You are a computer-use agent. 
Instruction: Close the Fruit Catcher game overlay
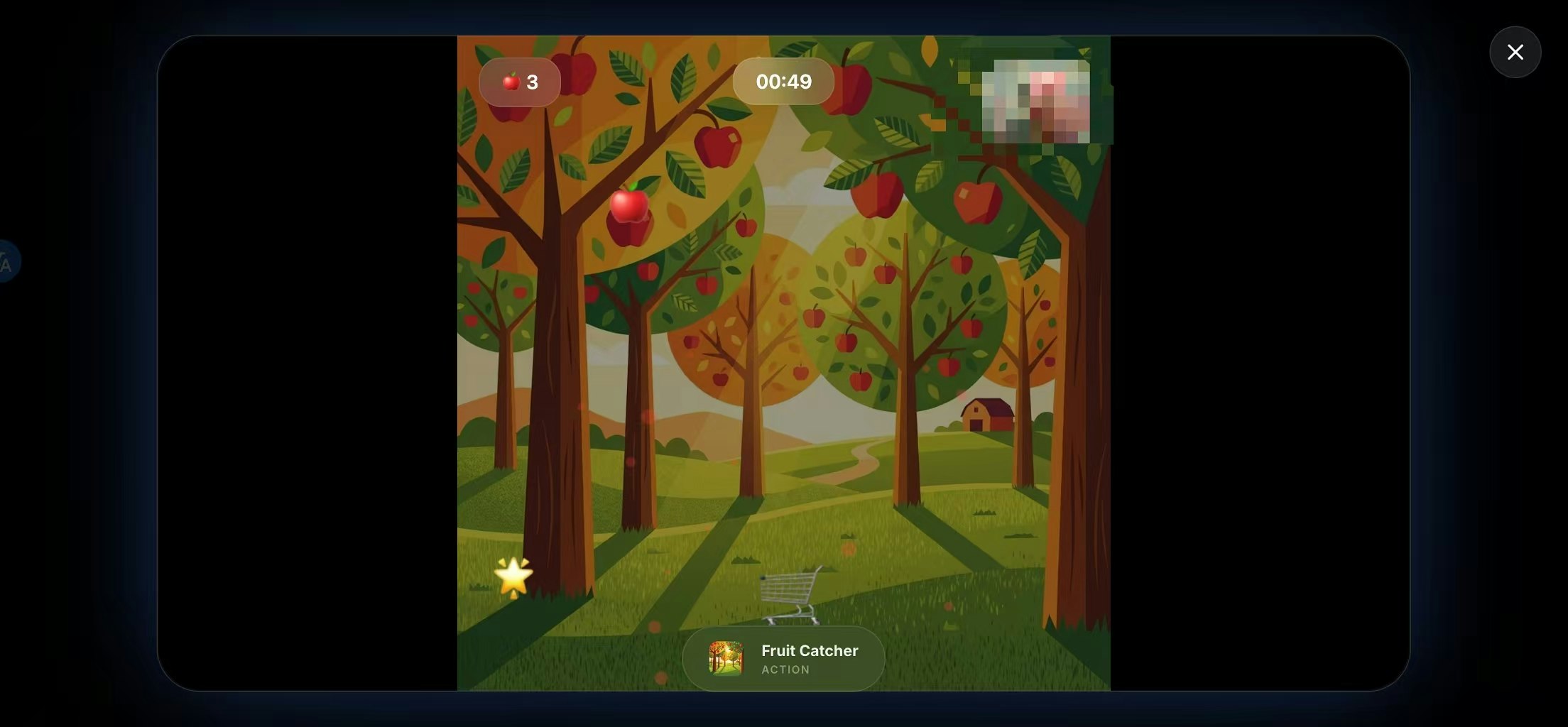[x=1515, y=52]
